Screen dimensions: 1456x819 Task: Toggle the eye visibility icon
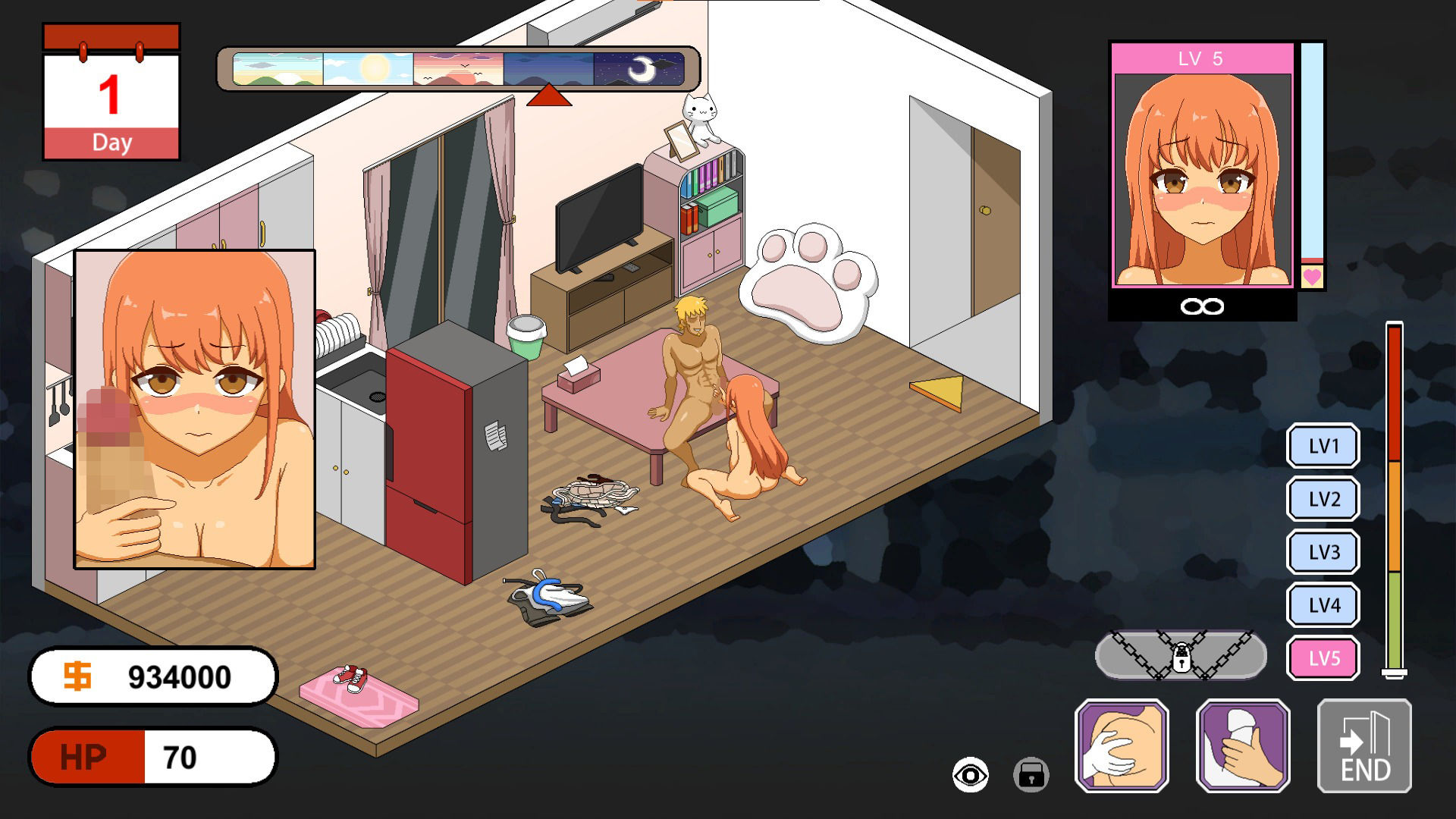(x=970, y=775)
